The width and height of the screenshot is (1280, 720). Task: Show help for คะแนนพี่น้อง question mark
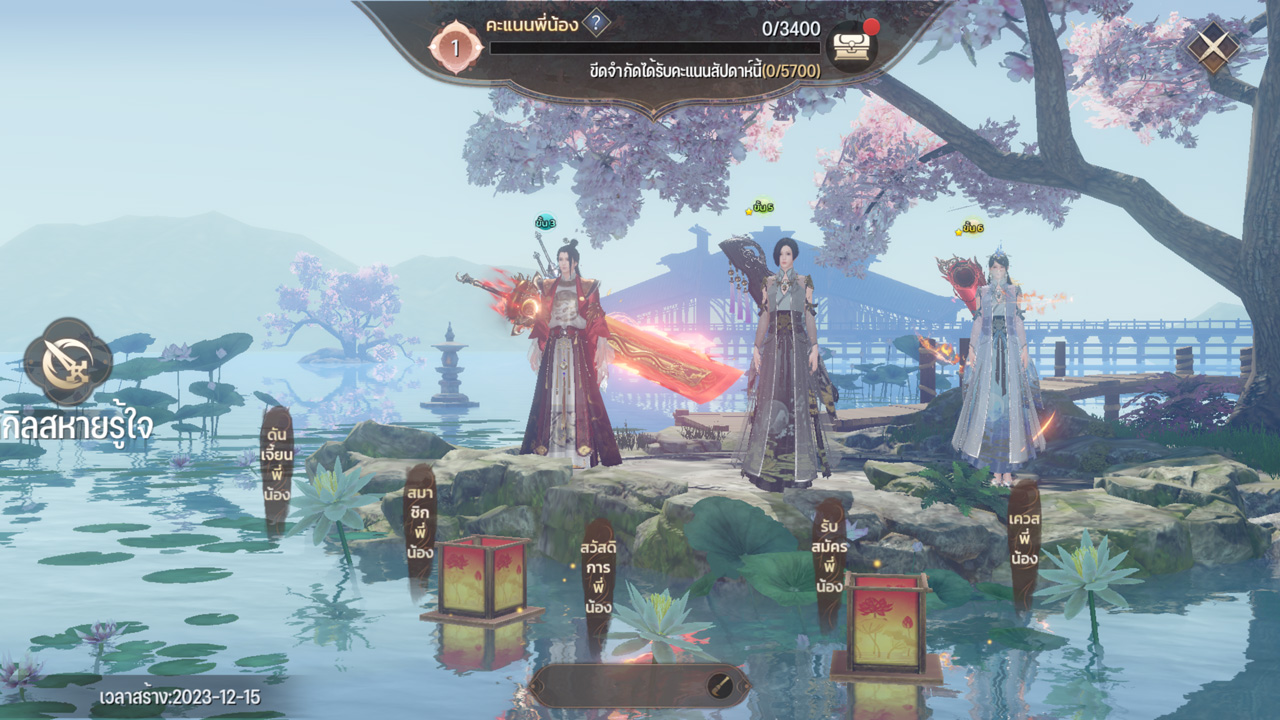click(596, 23)
